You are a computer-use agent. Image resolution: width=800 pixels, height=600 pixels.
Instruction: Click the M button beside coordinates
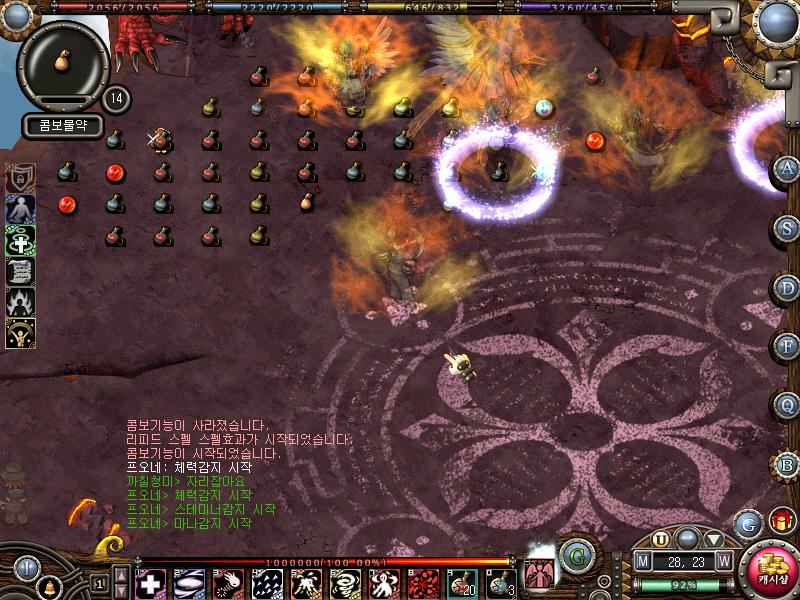[643, 561]
